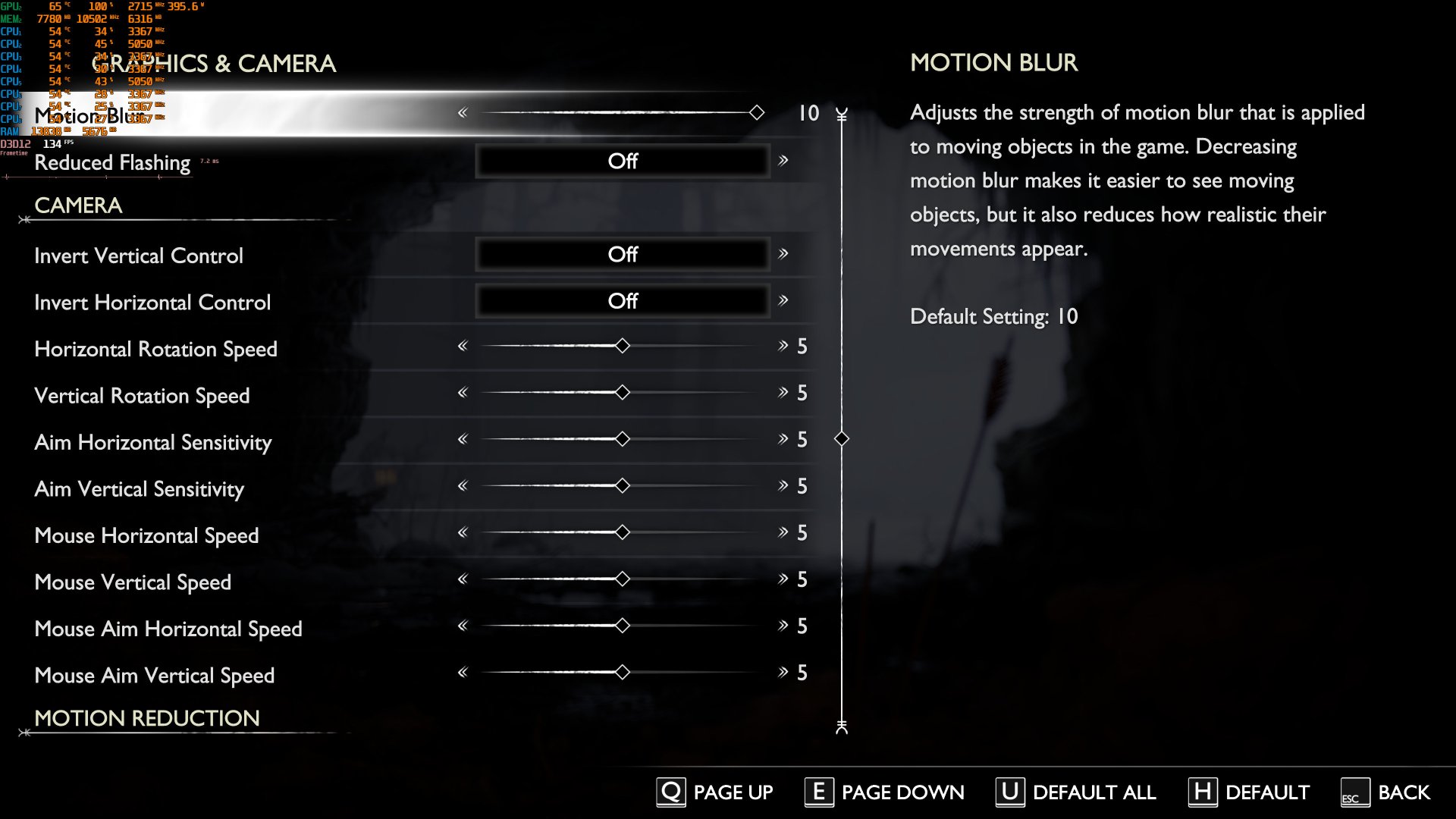Click the DEFAULT ALL button

pos(1094,792)
